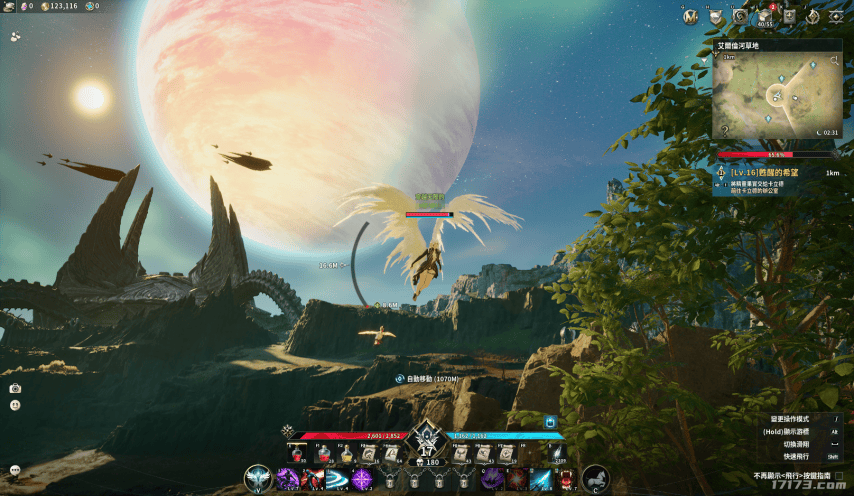The width and height of the screenshot is (854, 496).
Task: Open the inventory bag showing 40/55
Action: tap(765, 16)
